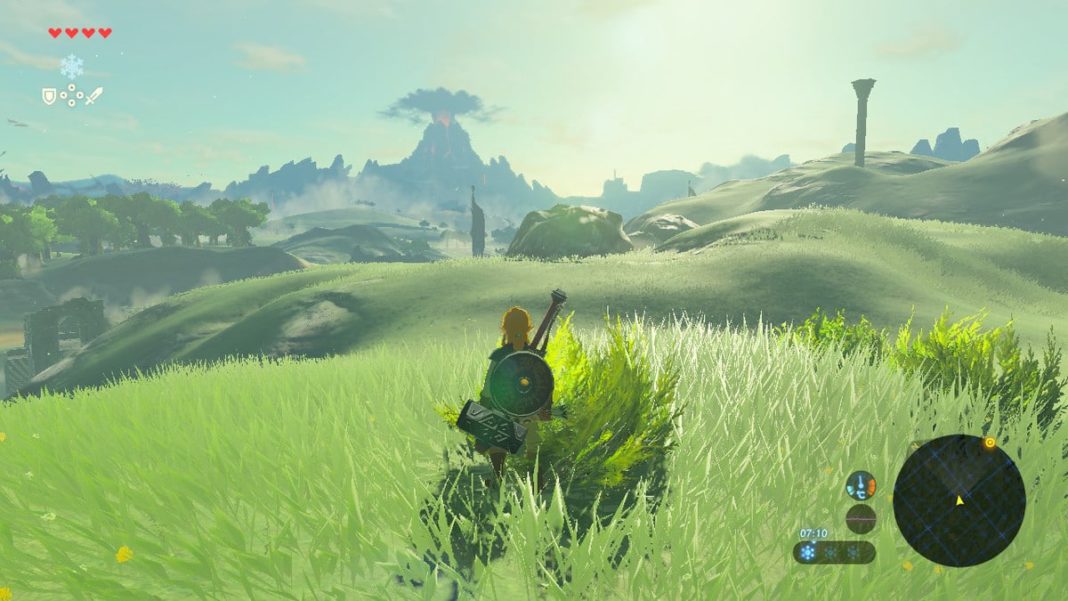
Task: Click the thermometer temperature gauge
Action: [860, 486]
